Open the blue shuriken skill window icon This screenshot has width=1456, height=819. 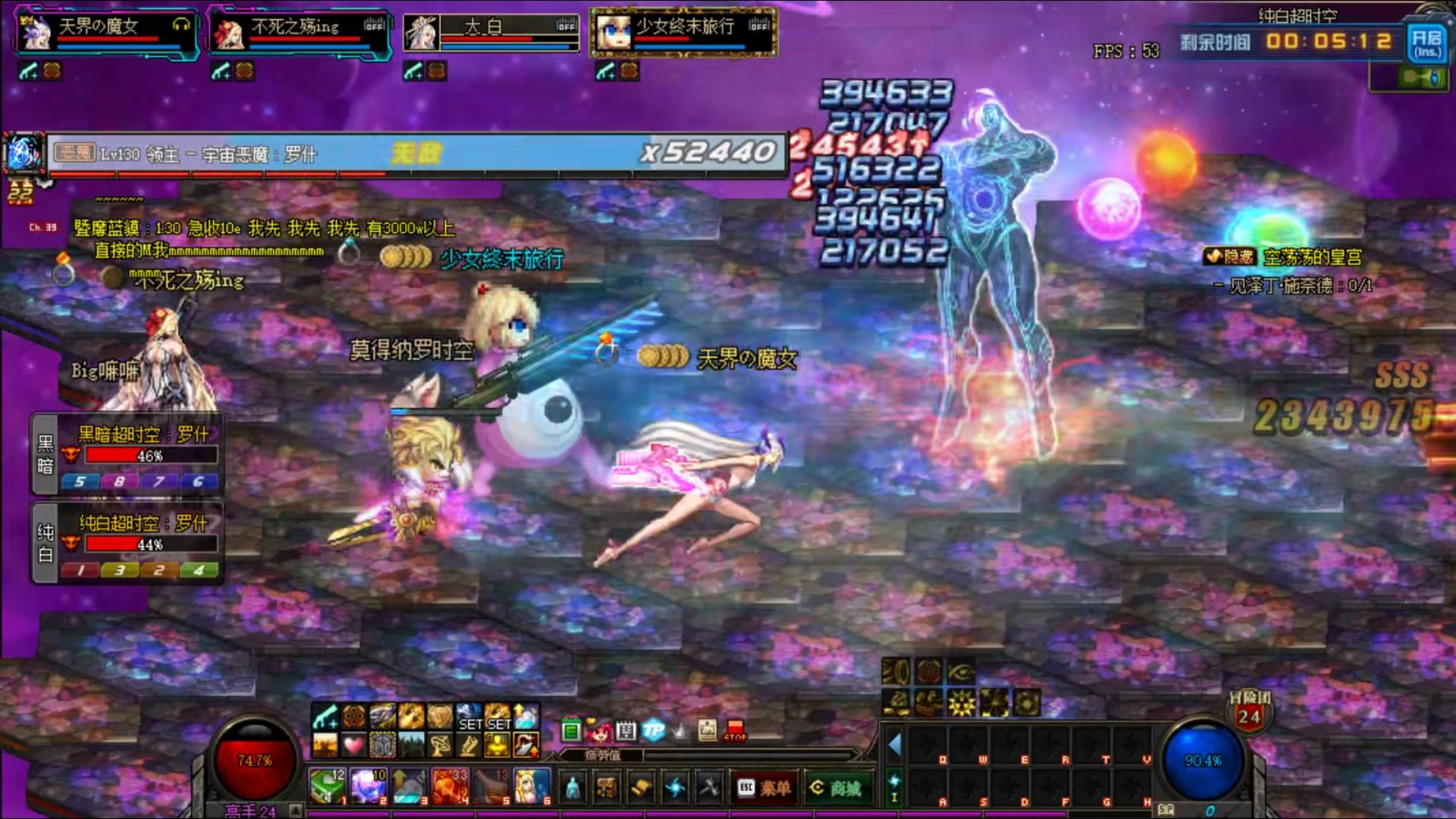675,789
